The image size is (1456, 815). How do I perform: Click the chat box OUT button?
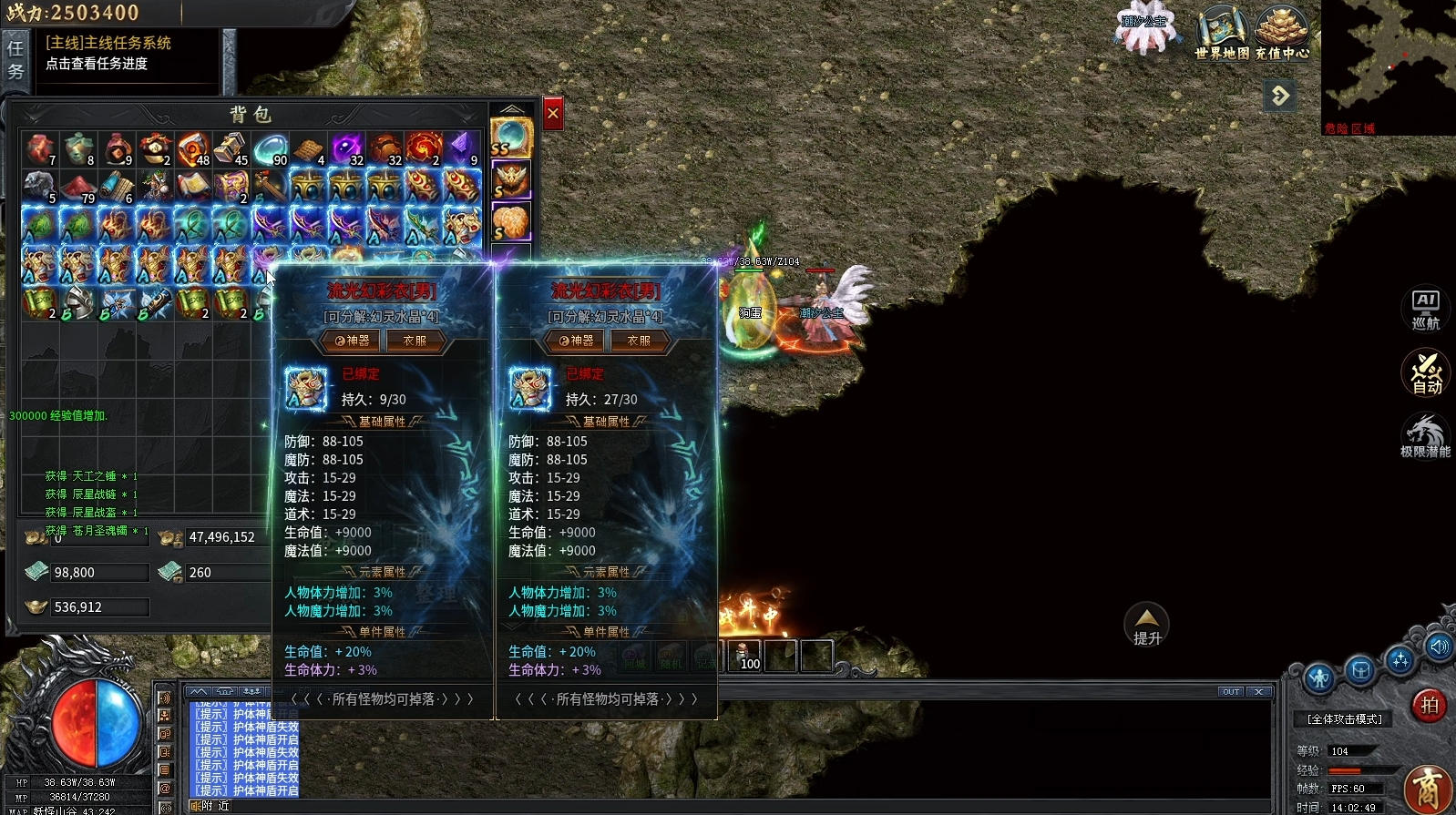point(1231,692)
